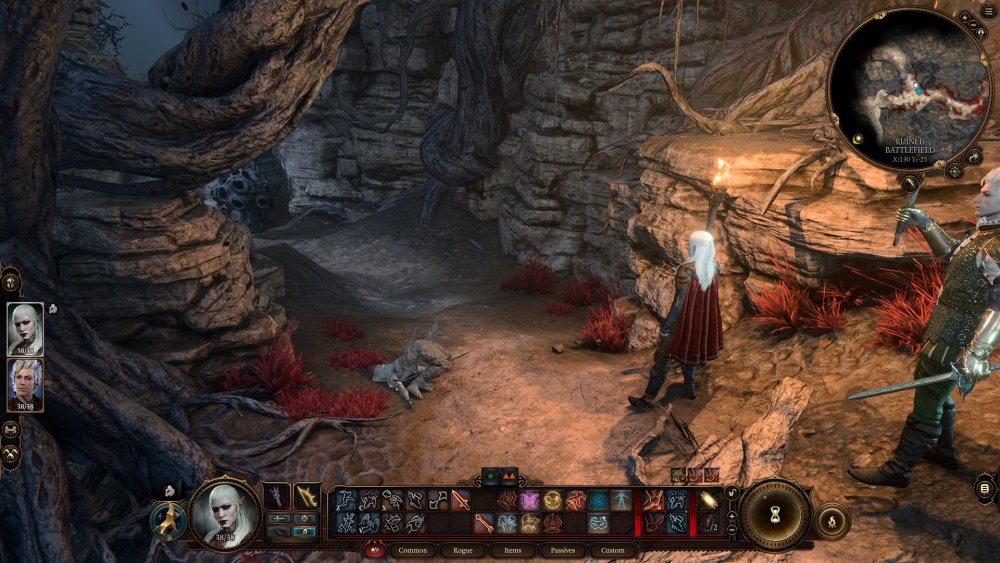Switch to the Common hotbar tab

click(418, 550)
